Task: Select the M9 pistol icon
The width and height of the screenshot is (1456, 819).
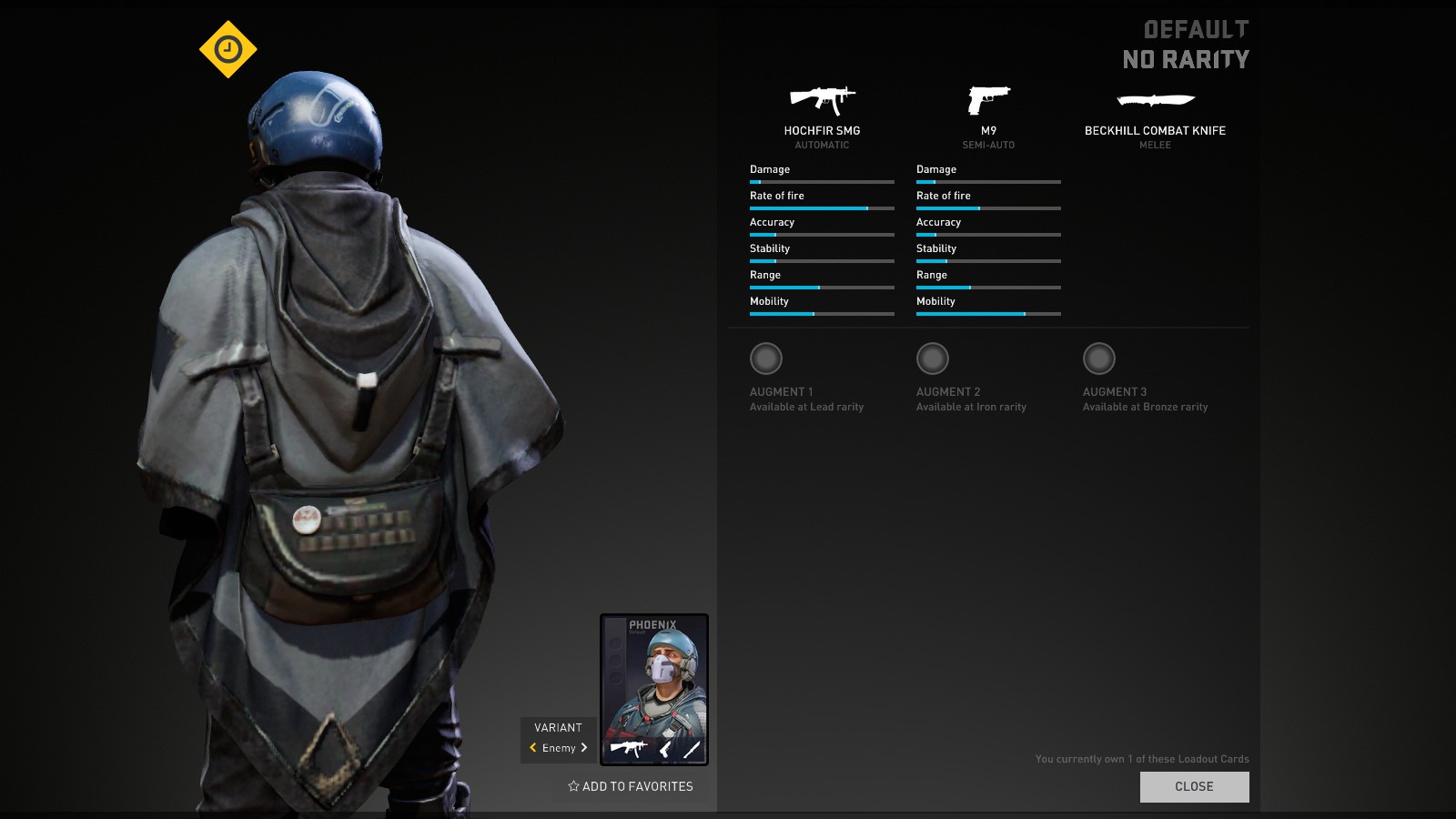Action: [988, 99]
